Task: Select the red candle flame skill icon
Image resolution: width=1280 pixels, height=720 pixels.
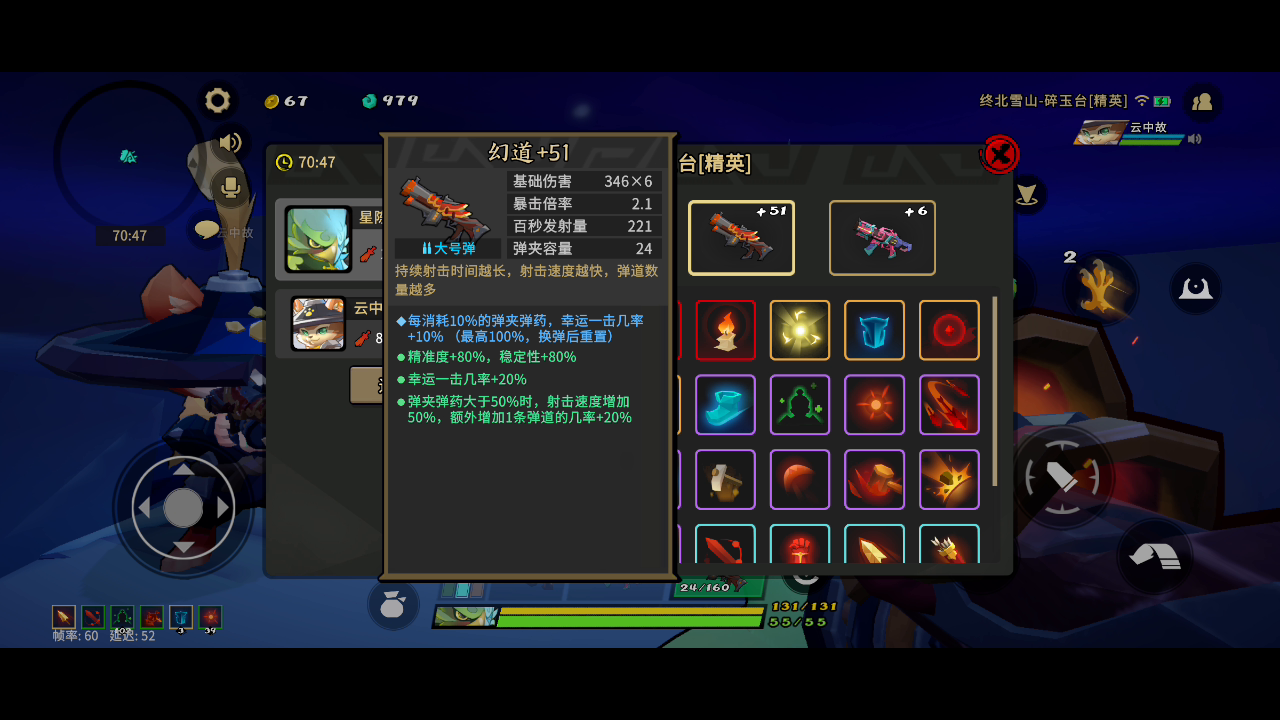Action: pos(725,330)
